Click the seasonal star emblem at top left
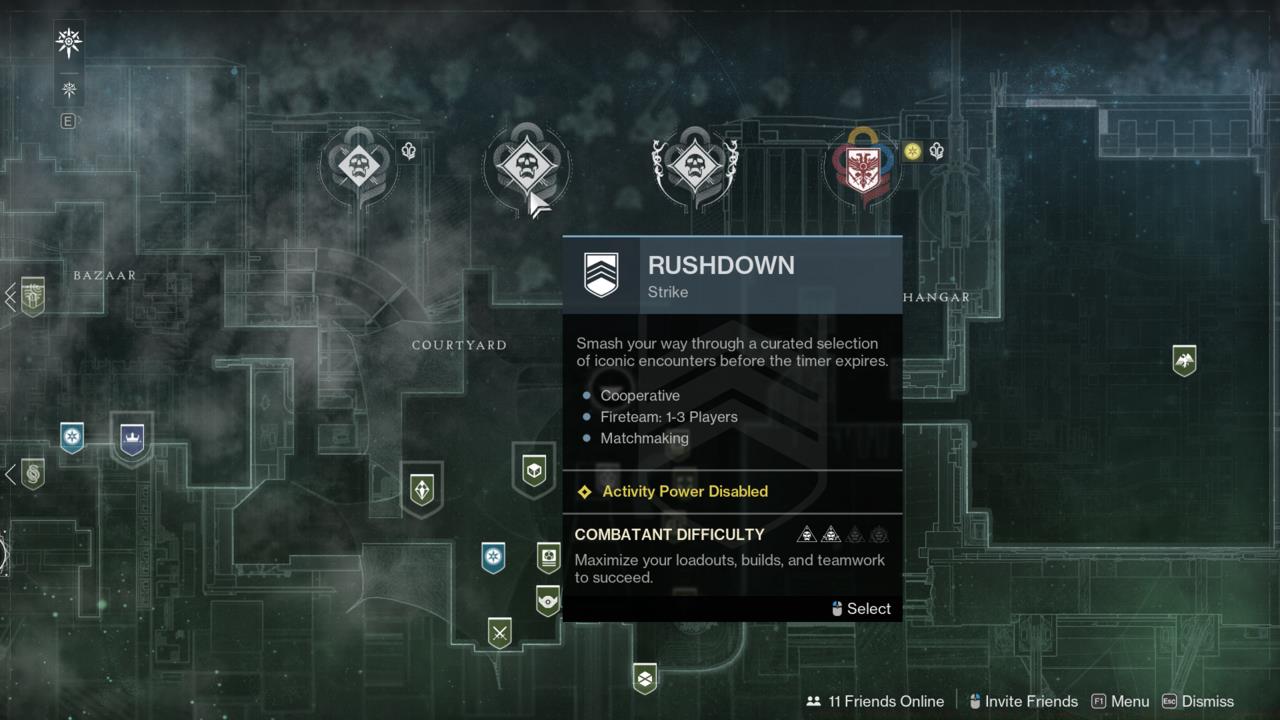Viewport: 1280px width, 720px height. pos(67,42)
